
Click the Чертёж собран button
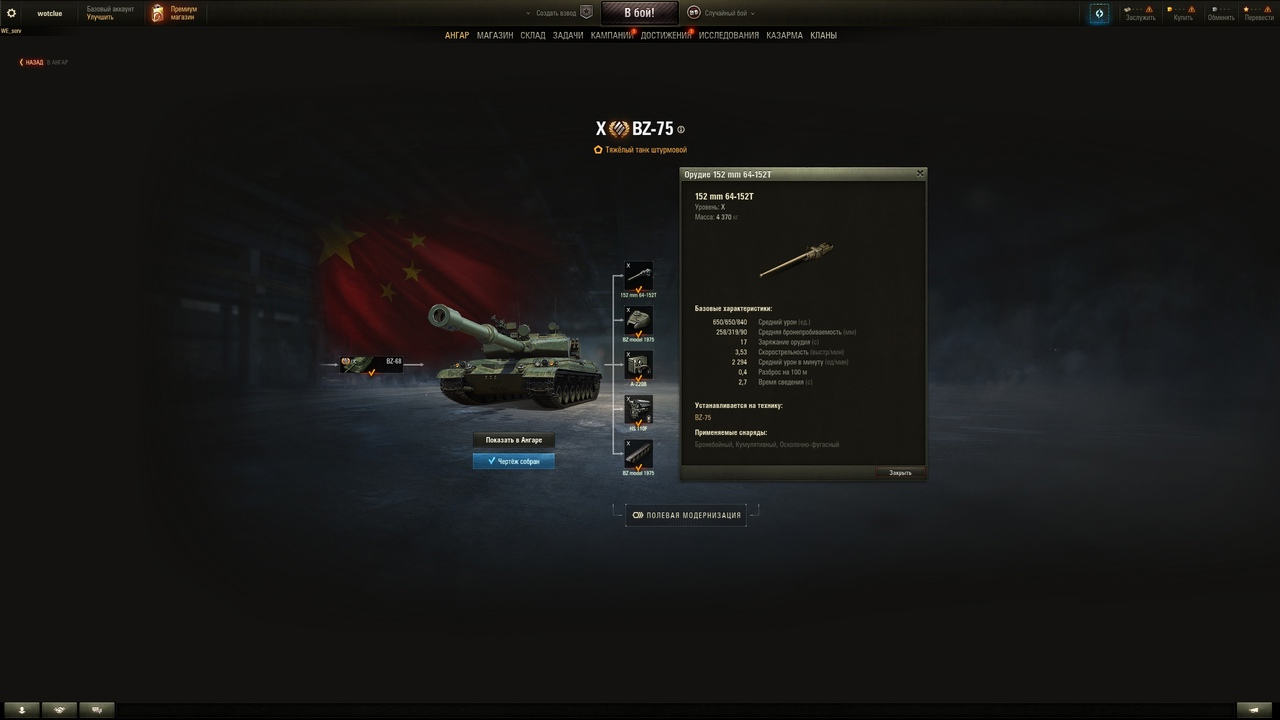[x=513, y=461]
